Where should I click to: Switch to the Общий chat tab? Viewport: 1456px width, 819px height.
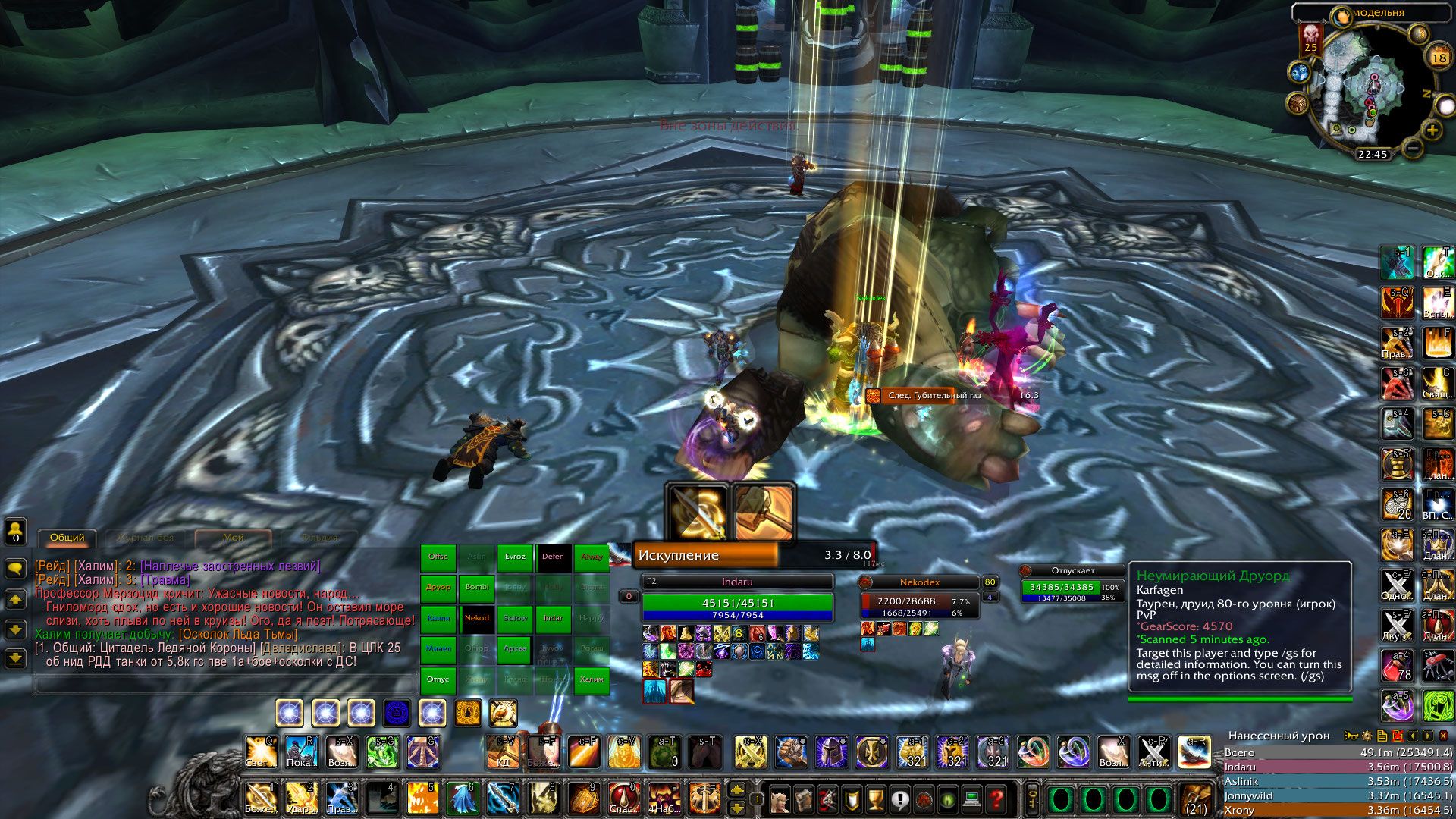coord(67,538)
